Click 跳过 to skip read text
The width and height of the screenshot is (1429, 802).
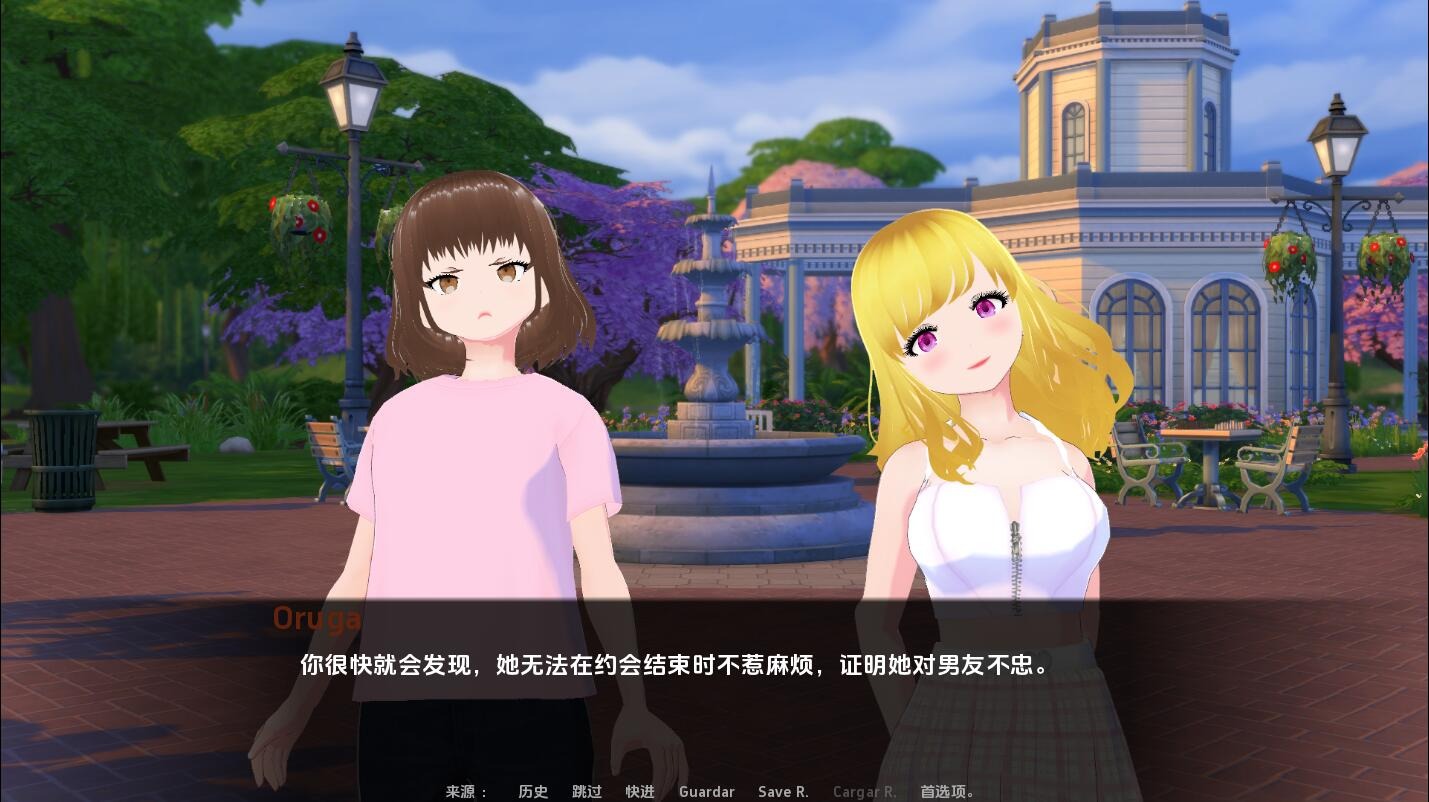(585, 791)
